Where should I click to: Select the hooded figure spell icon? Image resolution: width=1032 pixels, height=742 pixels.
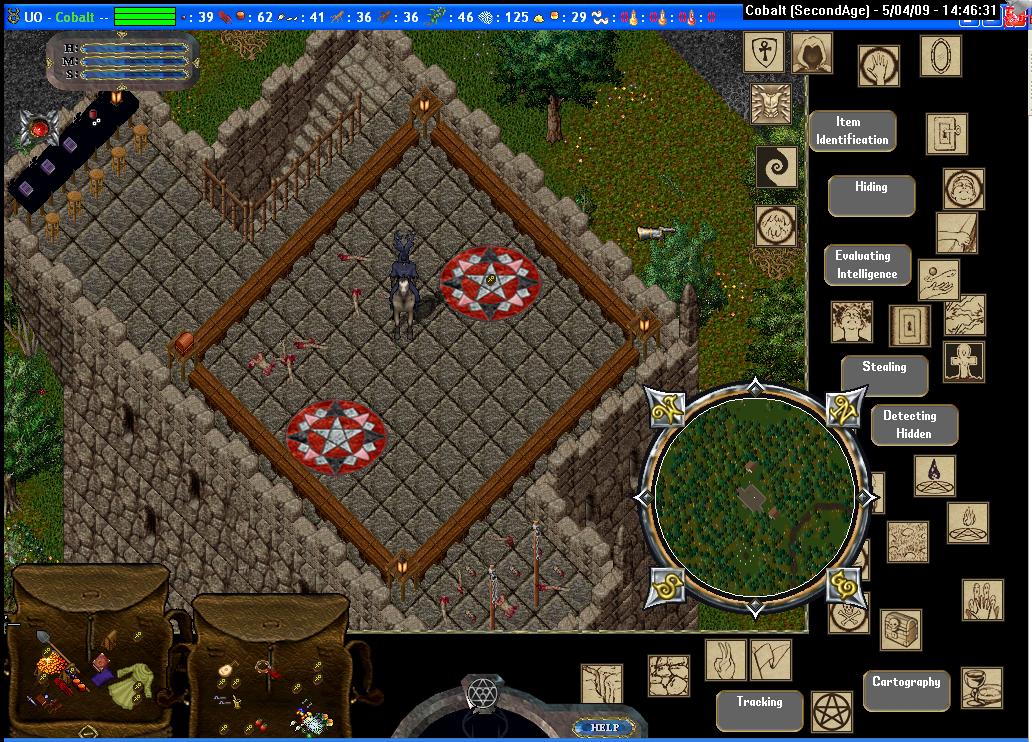[812, 53]
